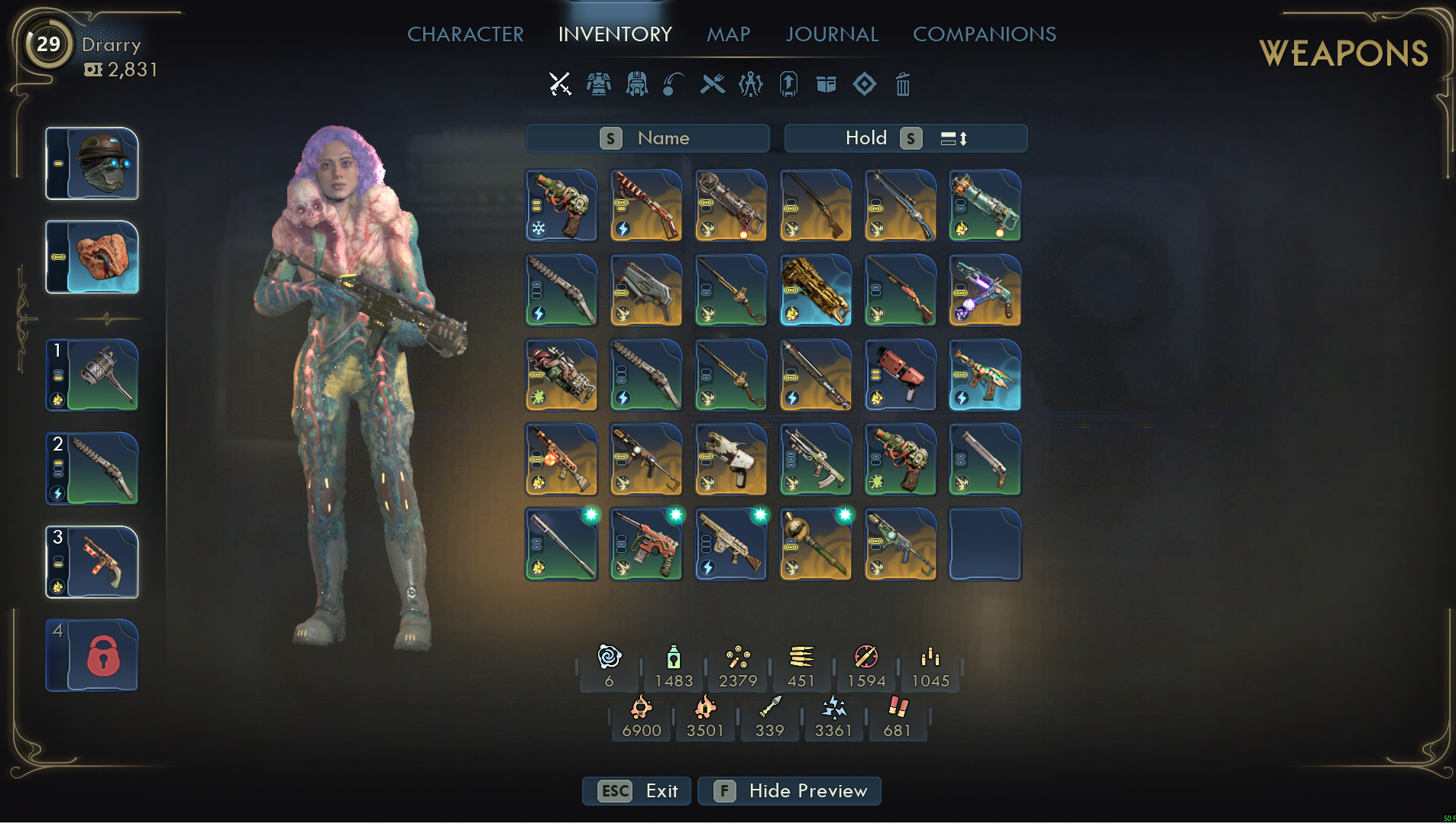Switch to the Map tab
The image size is (1456, 824).
[x=728, y=34]
